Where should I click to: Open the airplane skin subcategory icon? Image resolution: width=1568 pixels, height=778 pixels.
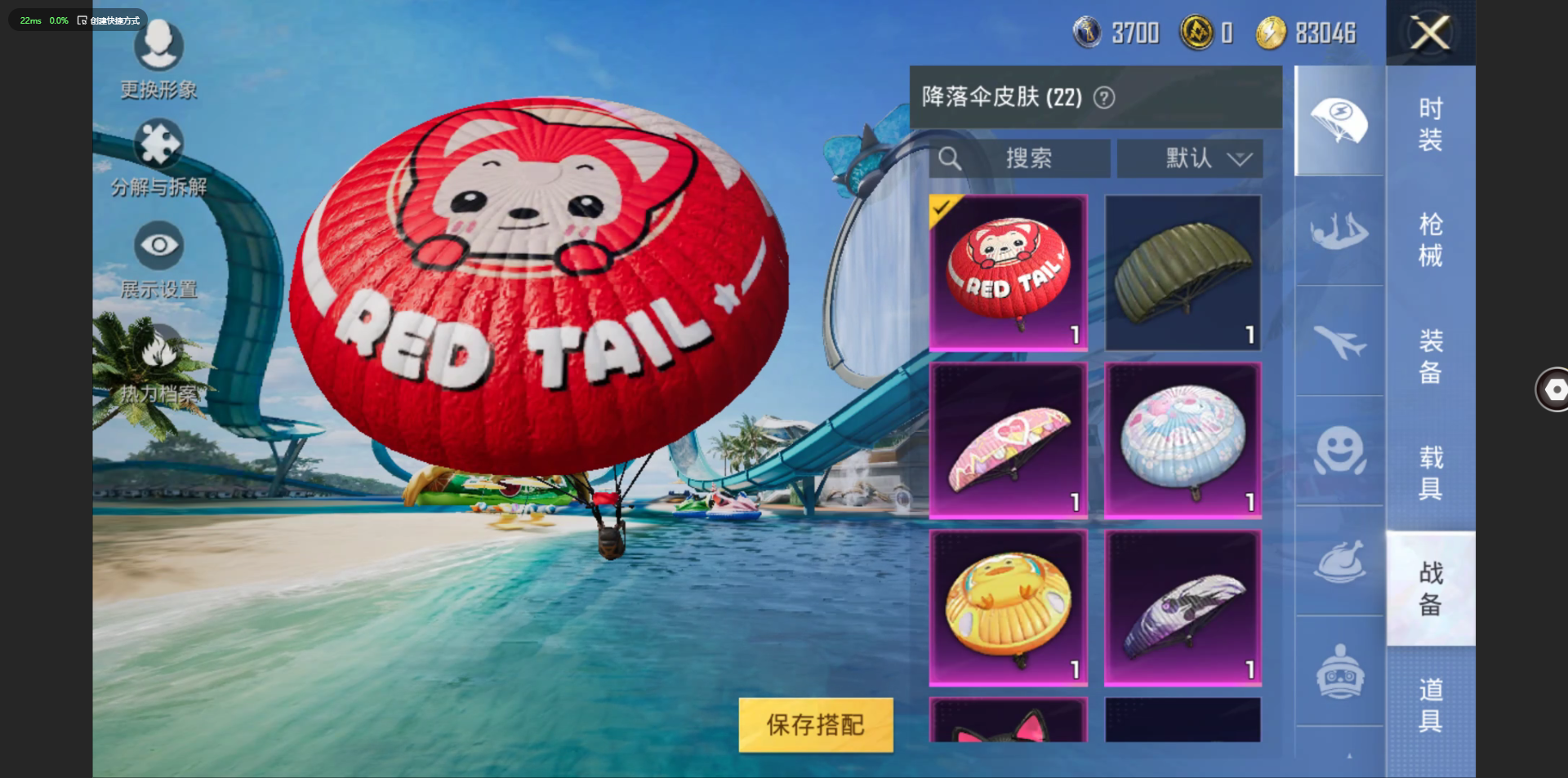pos(1339,341)
